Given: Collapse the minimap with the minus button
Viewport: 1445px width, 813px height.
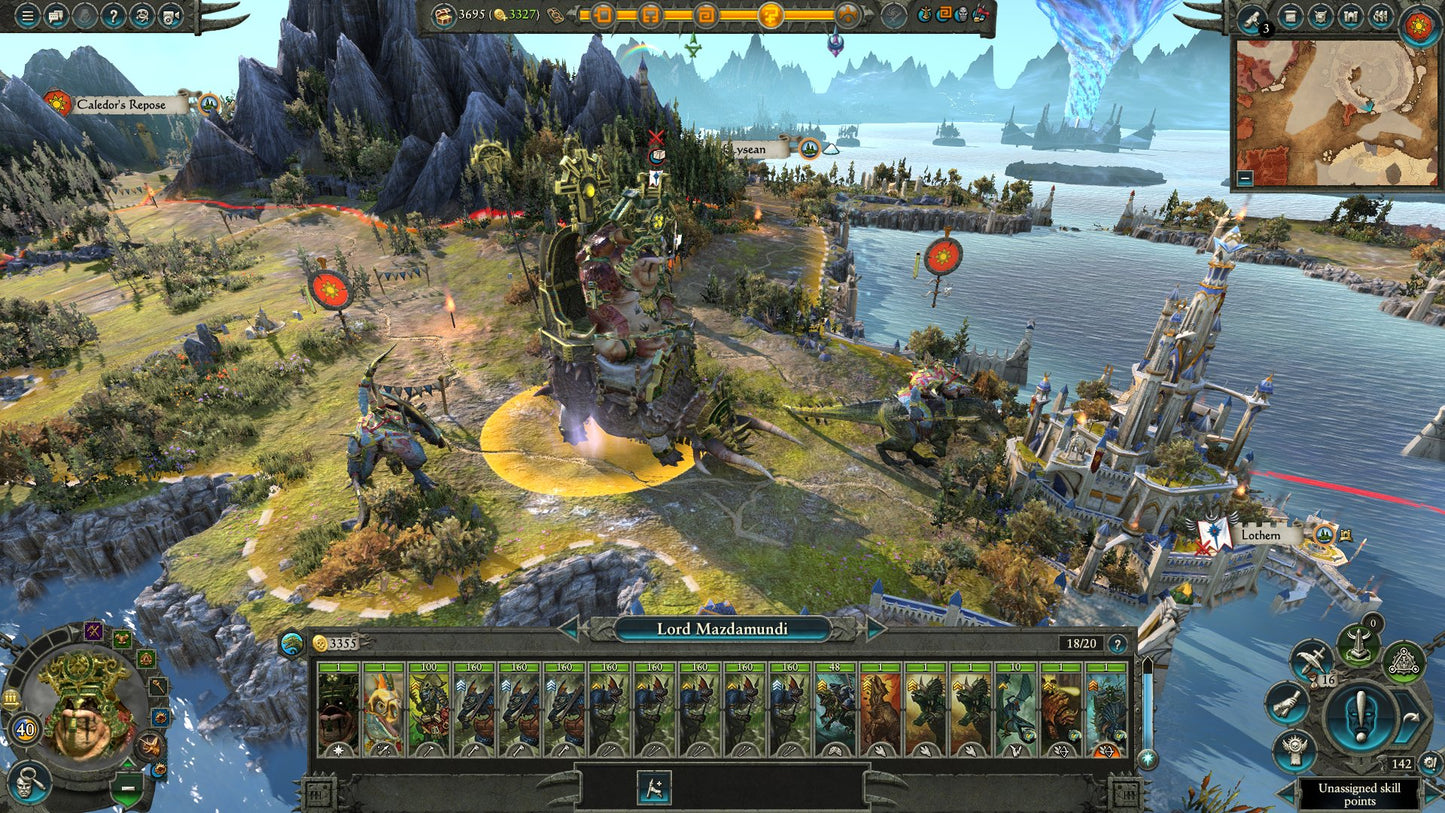Looking at the screenshot, I should coord(1245,179).
